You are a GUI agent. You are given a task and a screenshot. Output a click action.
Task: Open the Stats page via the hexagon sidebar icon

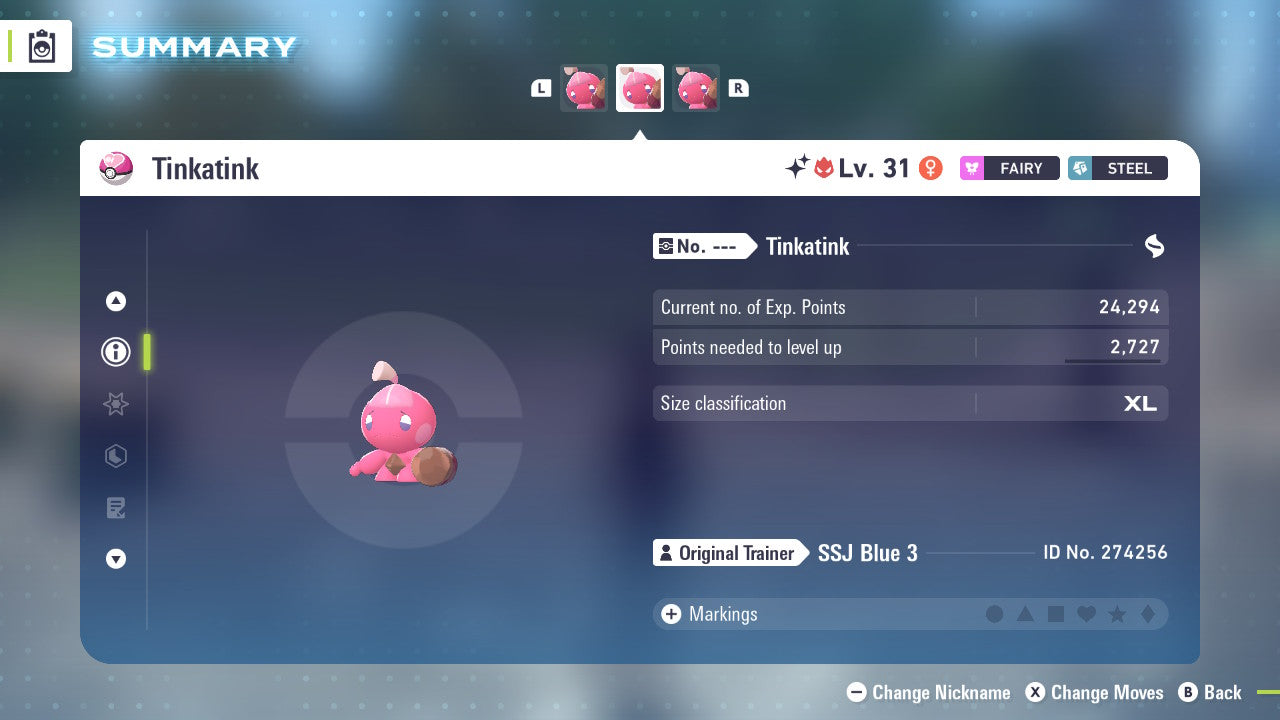(x=115, y=456)
